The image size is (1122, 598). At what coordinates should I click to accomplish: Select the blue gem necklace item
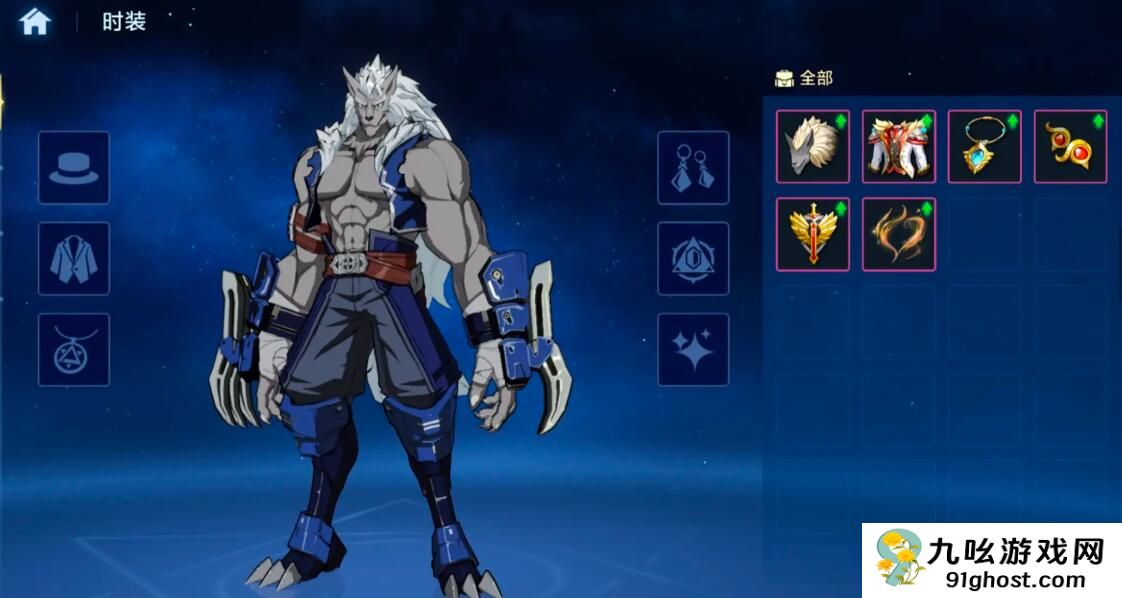point(985,147)
